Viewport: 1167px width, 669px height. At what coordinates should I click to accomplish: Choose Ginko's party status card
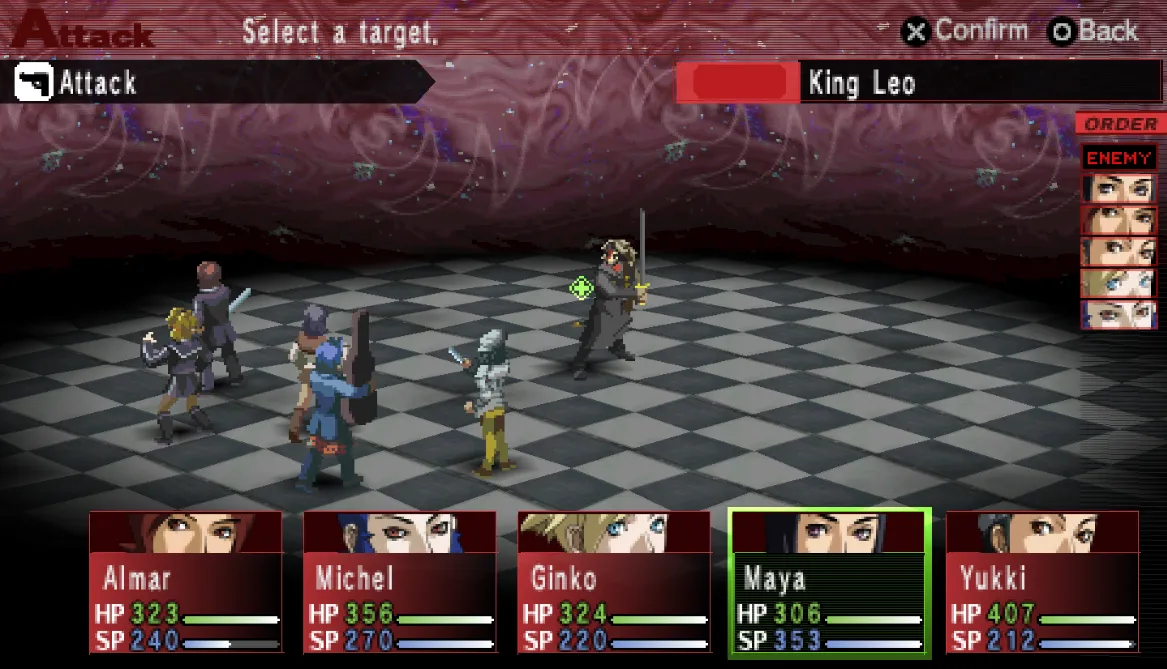[614, 582]
